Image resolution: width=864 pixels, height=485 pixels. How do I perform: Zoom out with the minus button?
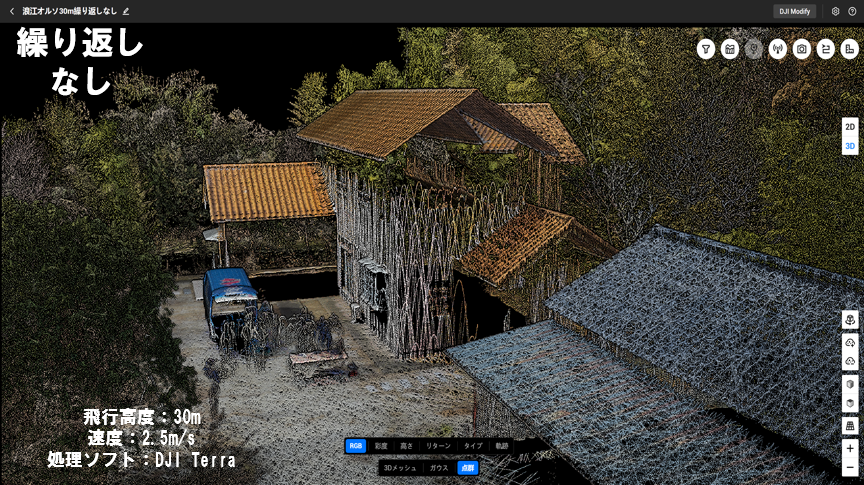click(850, 468)
